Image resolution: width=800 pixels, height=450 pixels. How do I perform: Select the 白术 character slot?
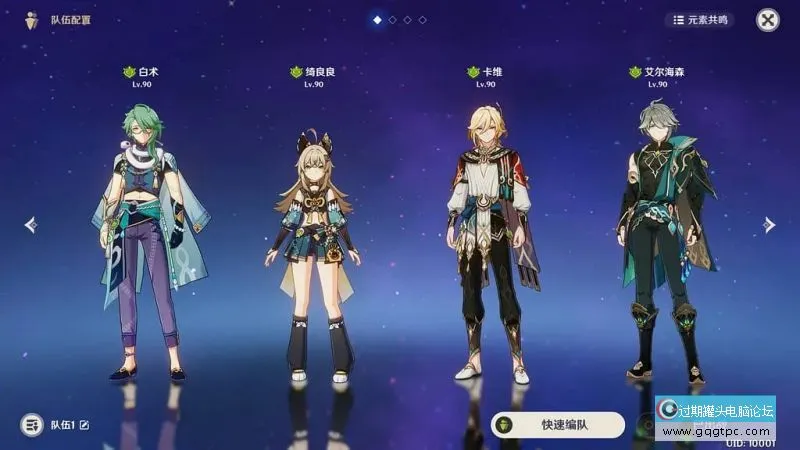[148, 240]
